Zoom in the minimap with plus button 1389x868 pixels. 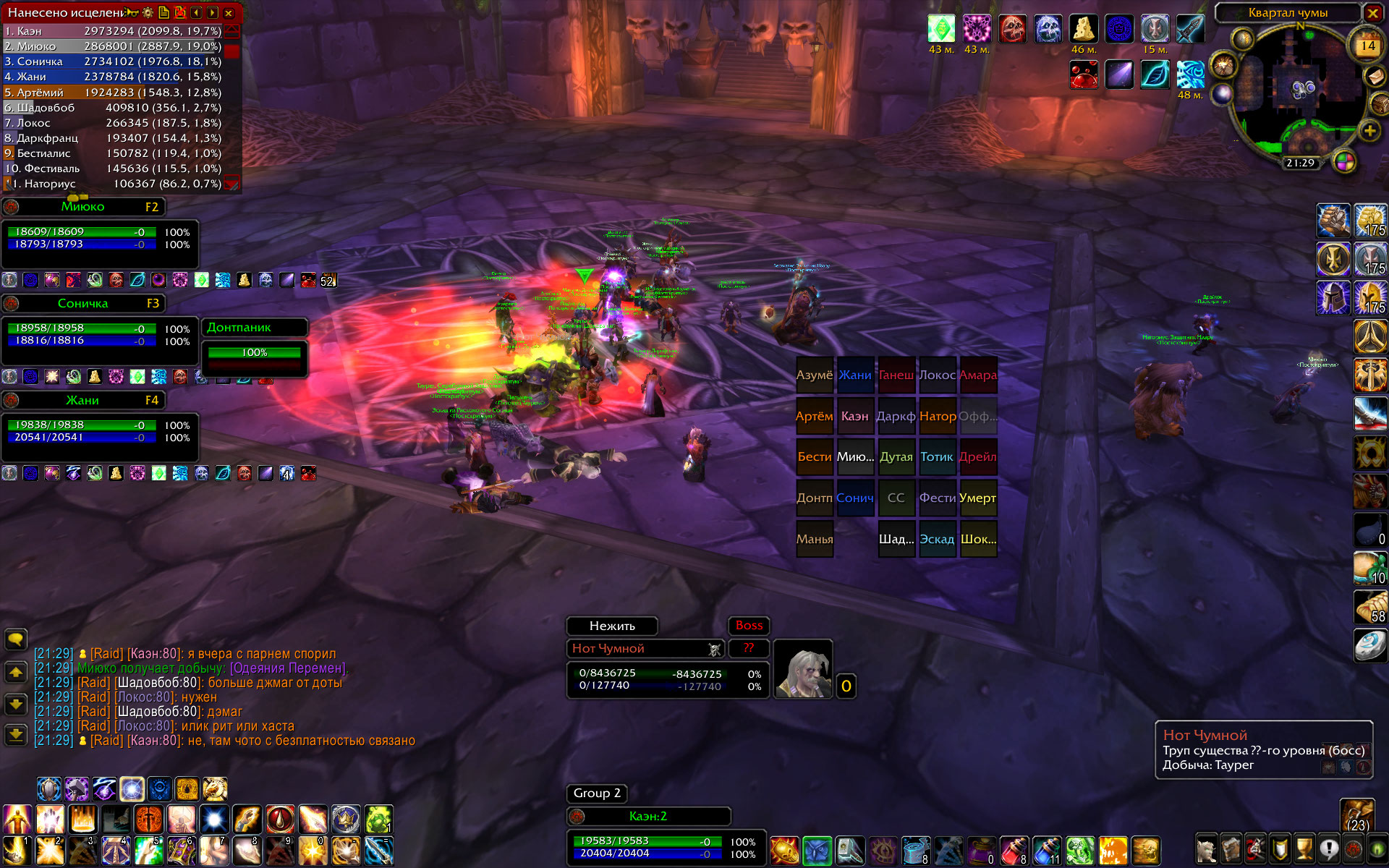click(1369, 131)
